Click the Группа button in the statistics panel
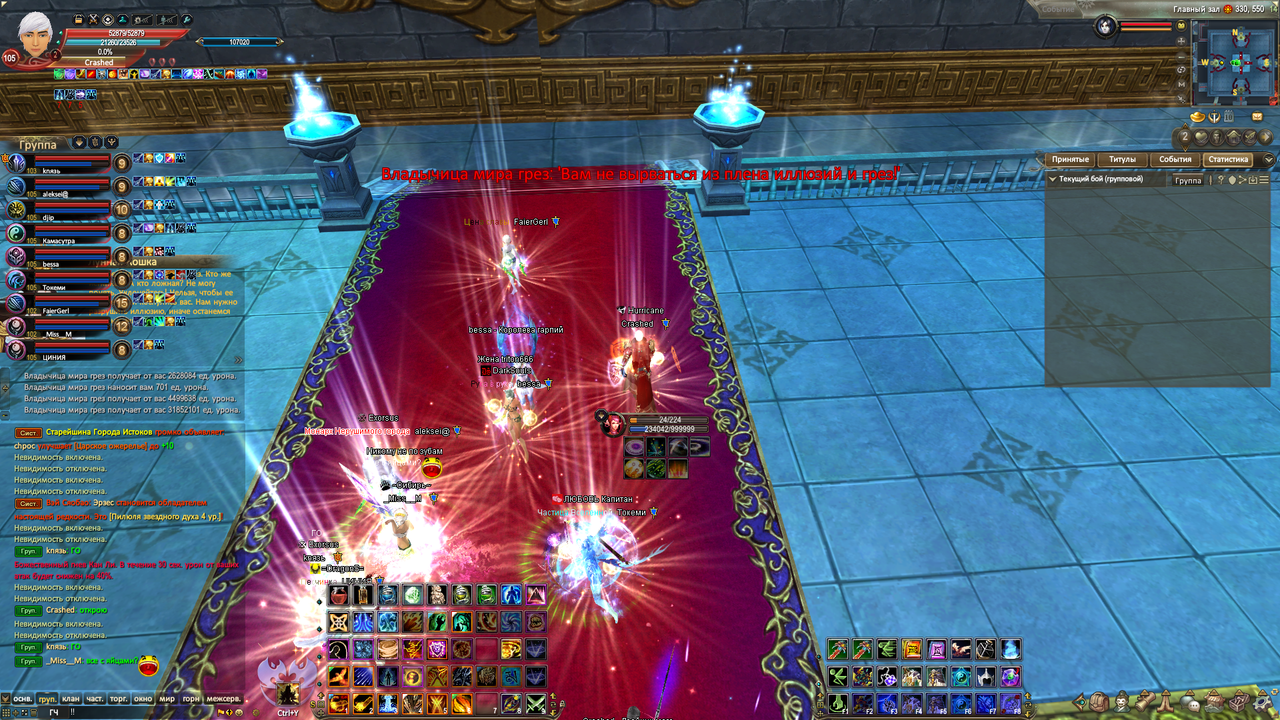Screen dimensions: 1280x720 pos(1188,180)
